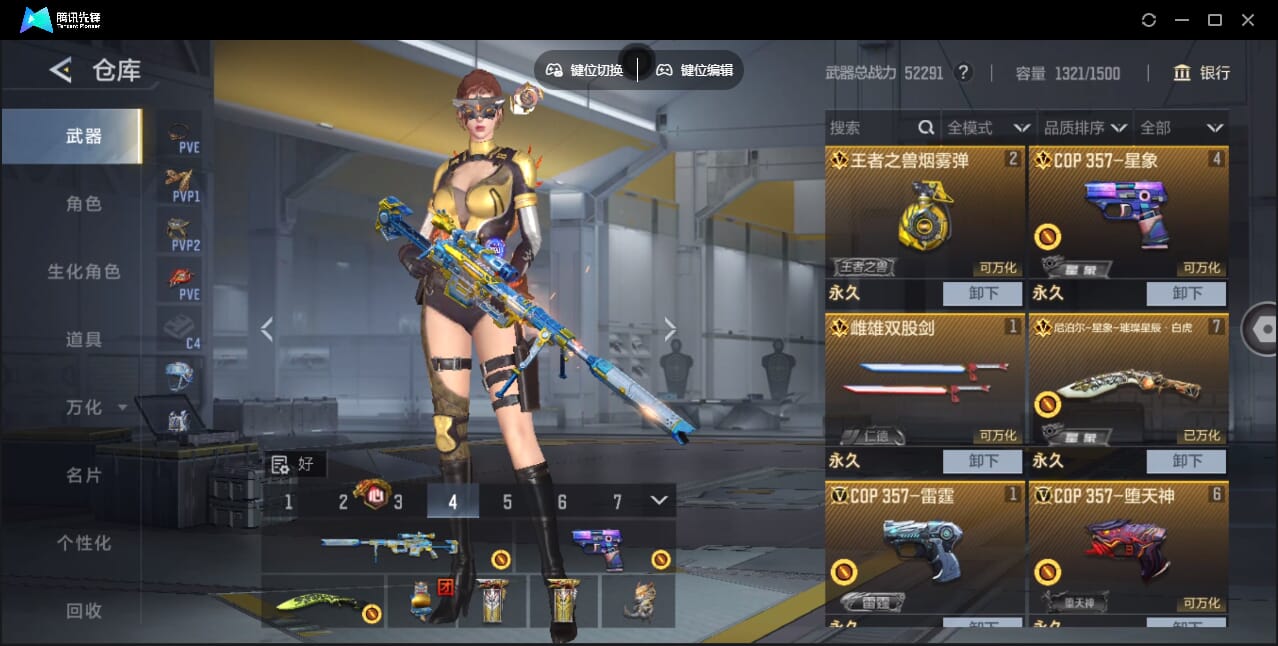Open the 回收 recycle tab

pos(84,610)
